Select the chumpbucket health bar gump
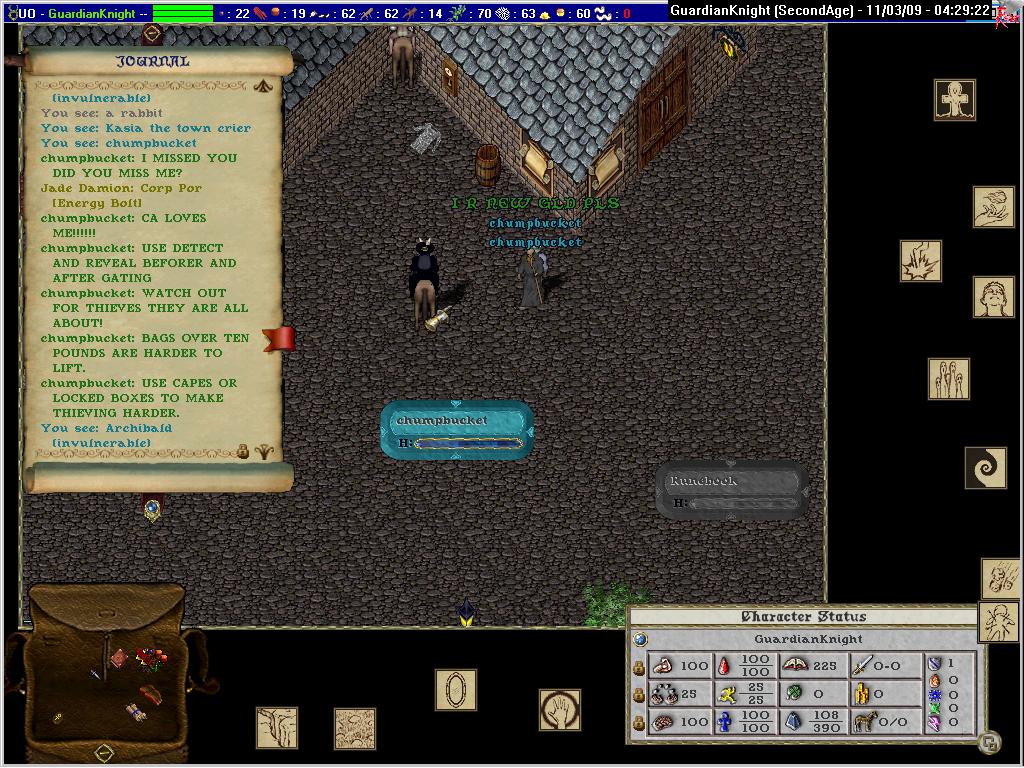1024x768 pixels. tap(456, 430)
